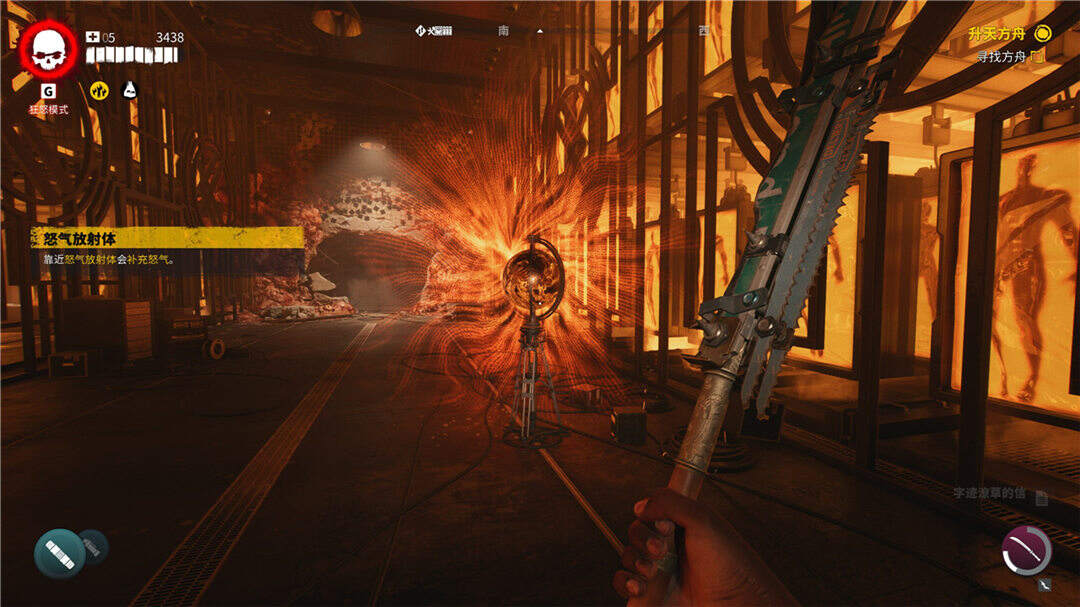Image resolution: width=1080 pixels, height=607 pixels.
Task: Select the large teal curveball slot
Action: [58, 553]
